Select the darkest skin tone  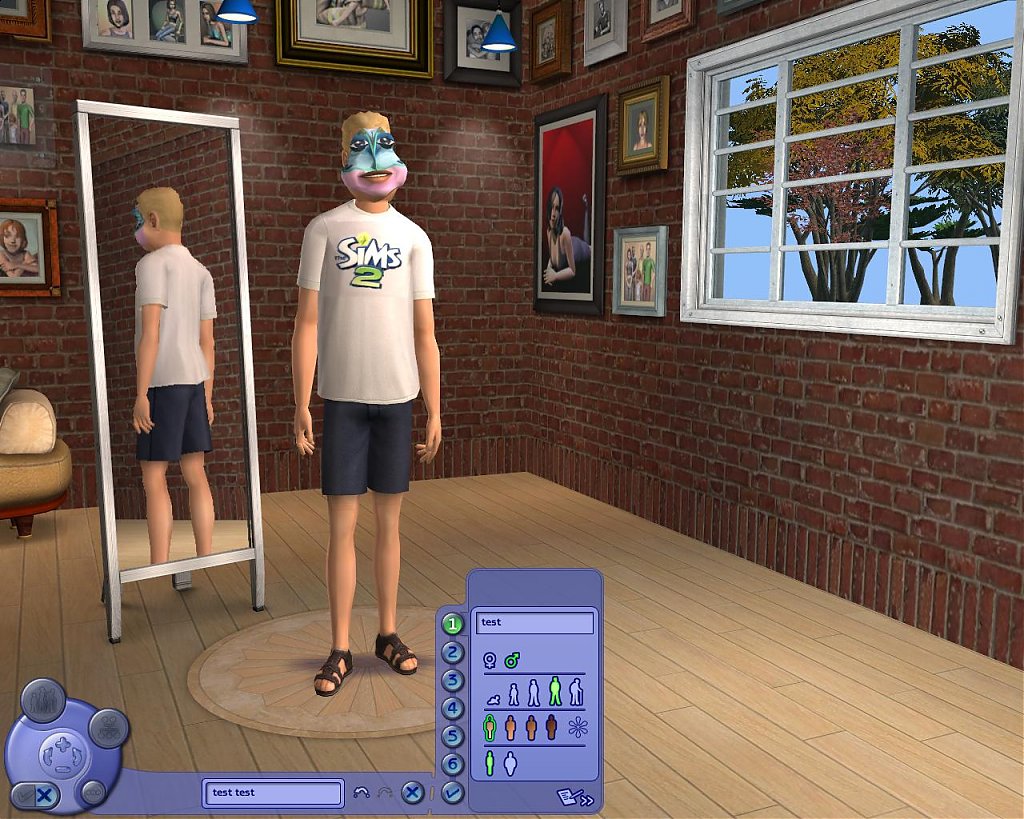(x=551, y=727)
